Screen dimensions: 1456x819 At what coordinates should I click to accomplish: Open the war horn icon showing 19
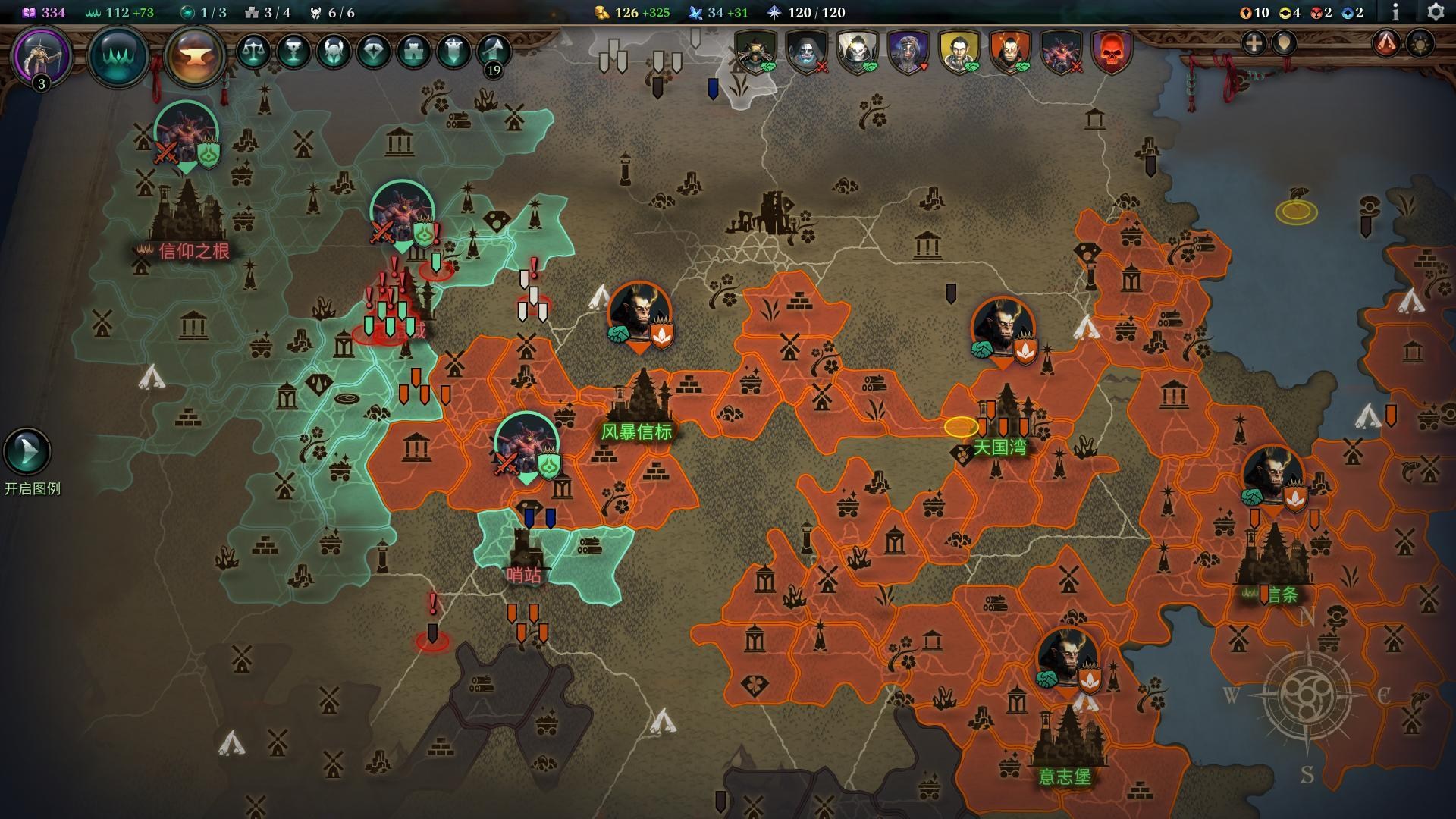tap(494, 53)
